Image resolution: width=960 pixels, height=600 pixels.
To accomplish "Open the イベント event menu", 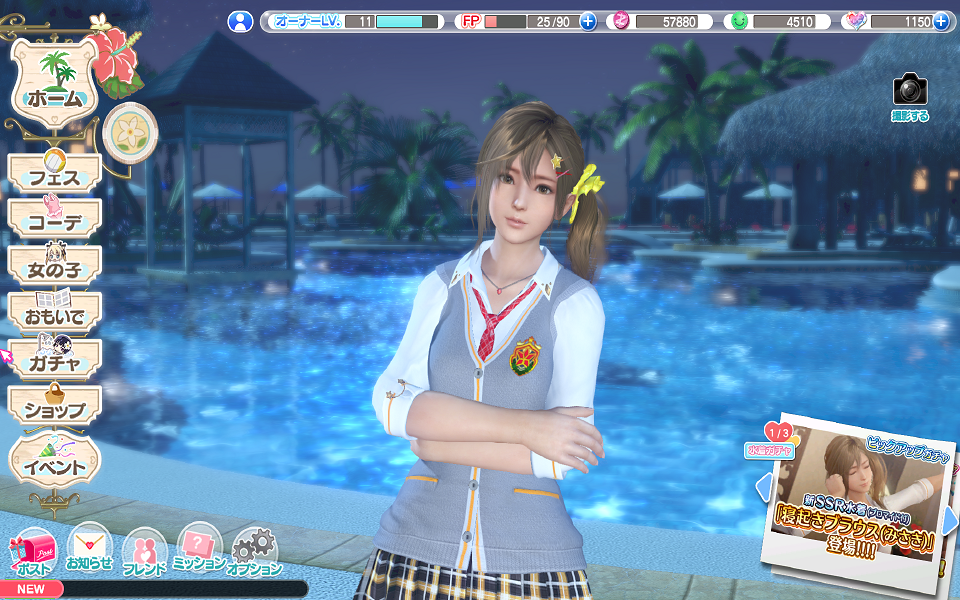I will click(55, 462).
